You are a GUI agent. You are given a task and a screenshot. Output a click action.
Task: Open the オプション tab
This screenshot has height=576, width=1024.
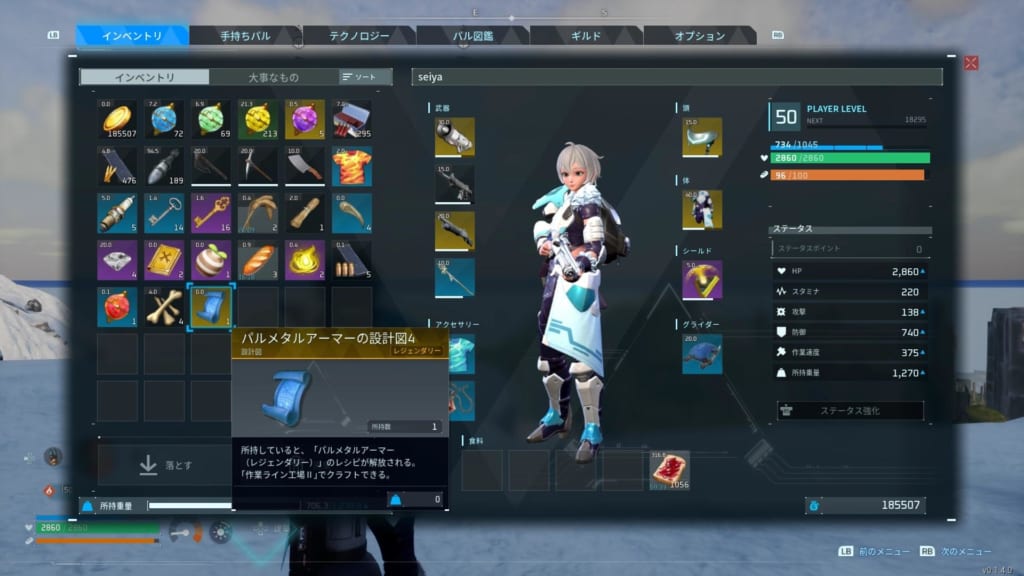699,36
